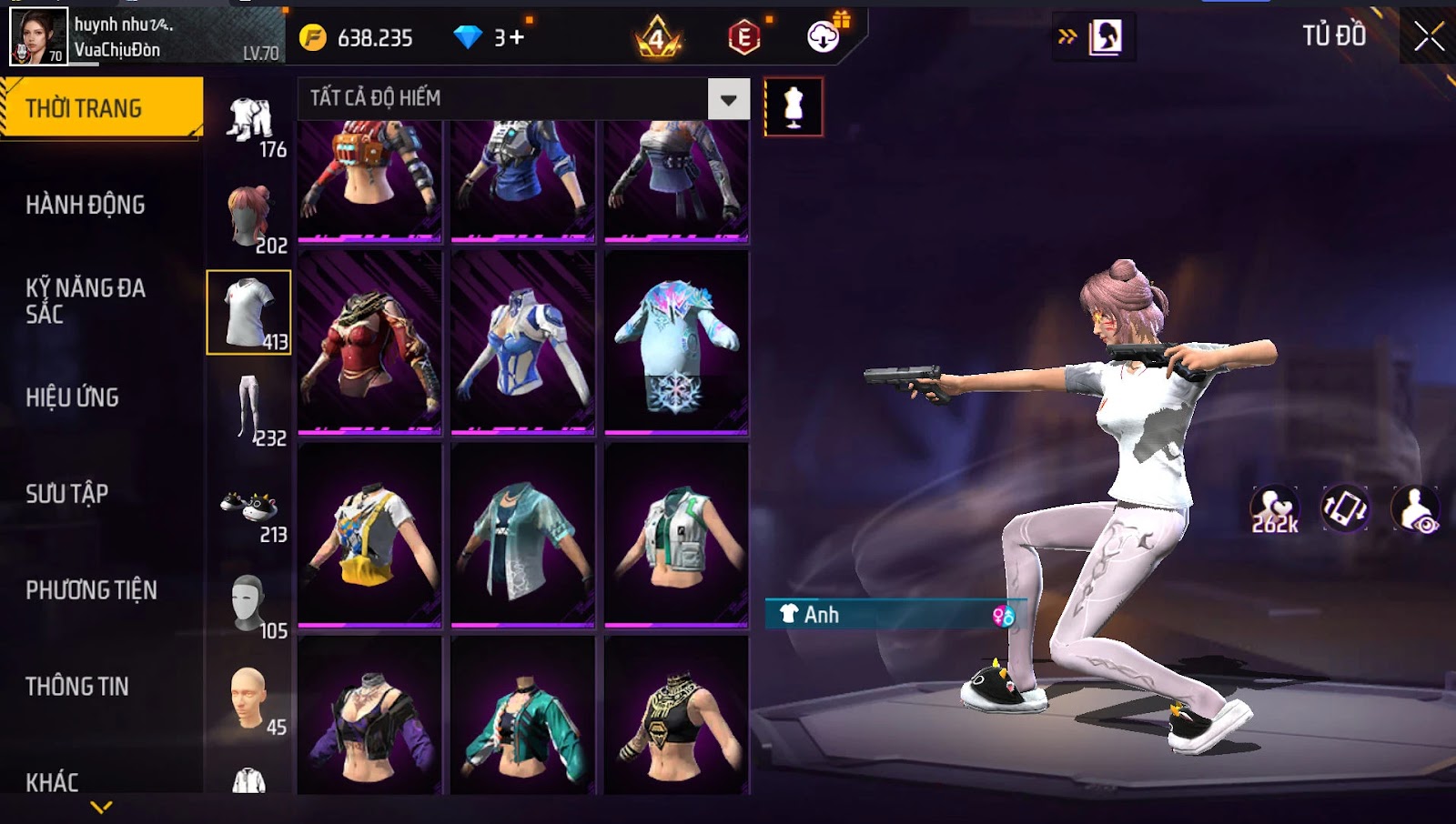Choose the mask category with 105 items
1456x824 pixels.
250,605
